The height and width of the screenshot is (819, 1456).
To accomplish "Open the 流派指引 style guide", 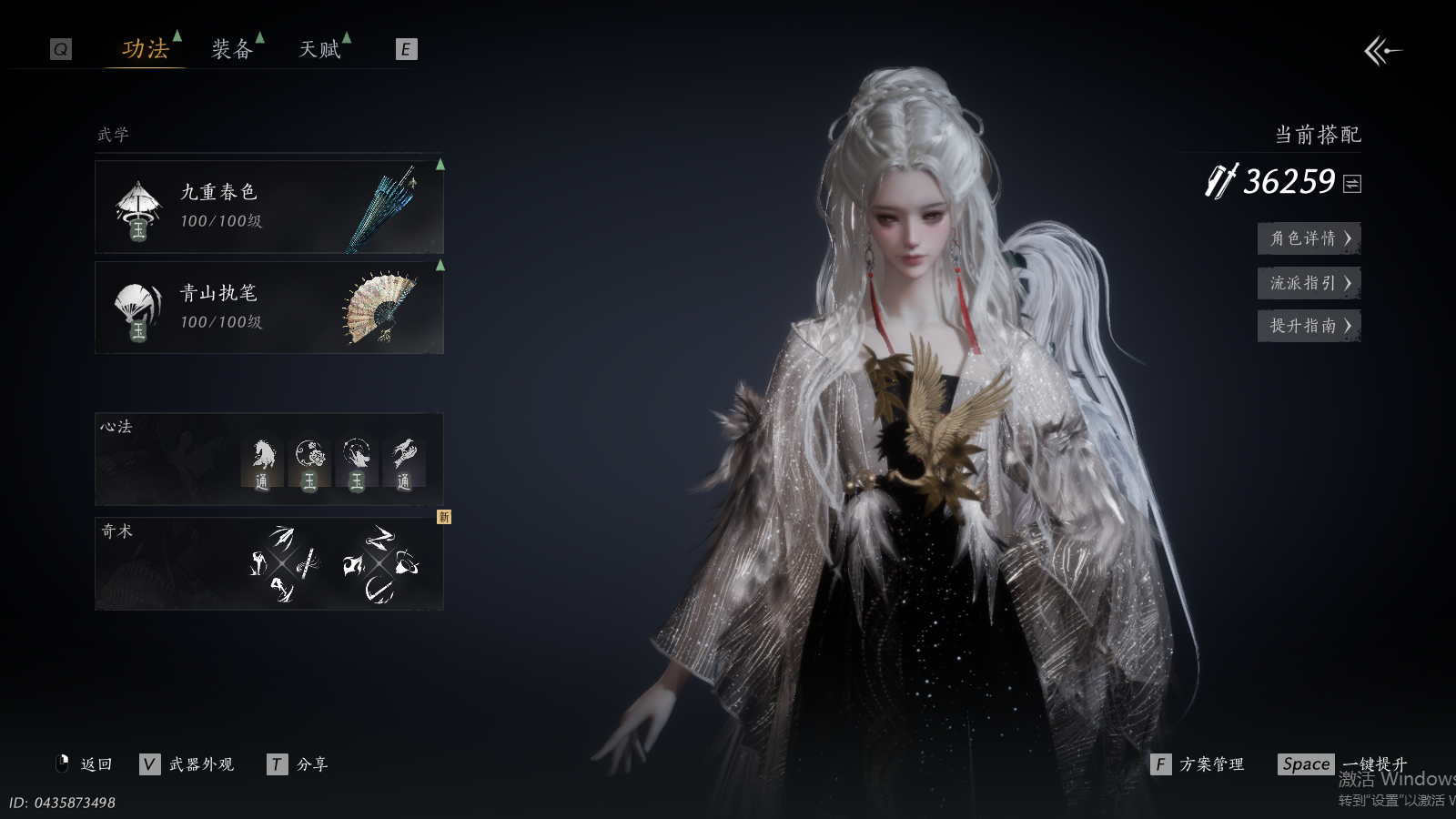I will pyautogui.click(x=1309, y=283).
